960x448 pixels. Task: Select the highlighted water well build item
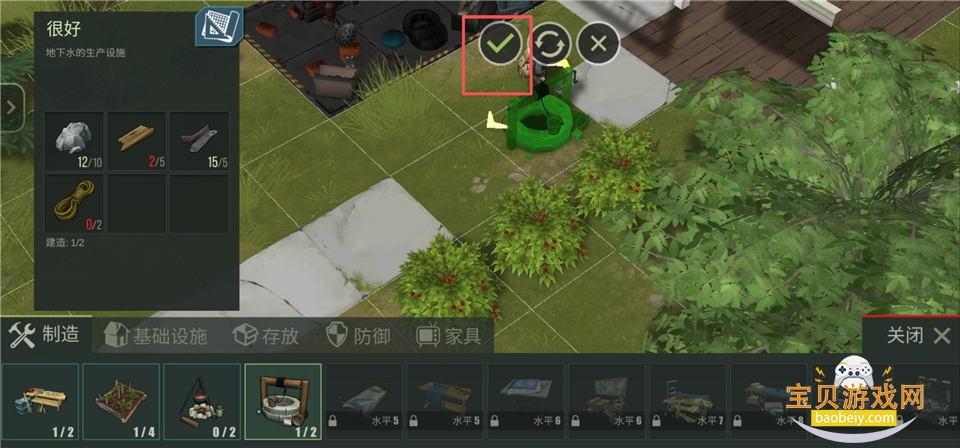point(283,401)
